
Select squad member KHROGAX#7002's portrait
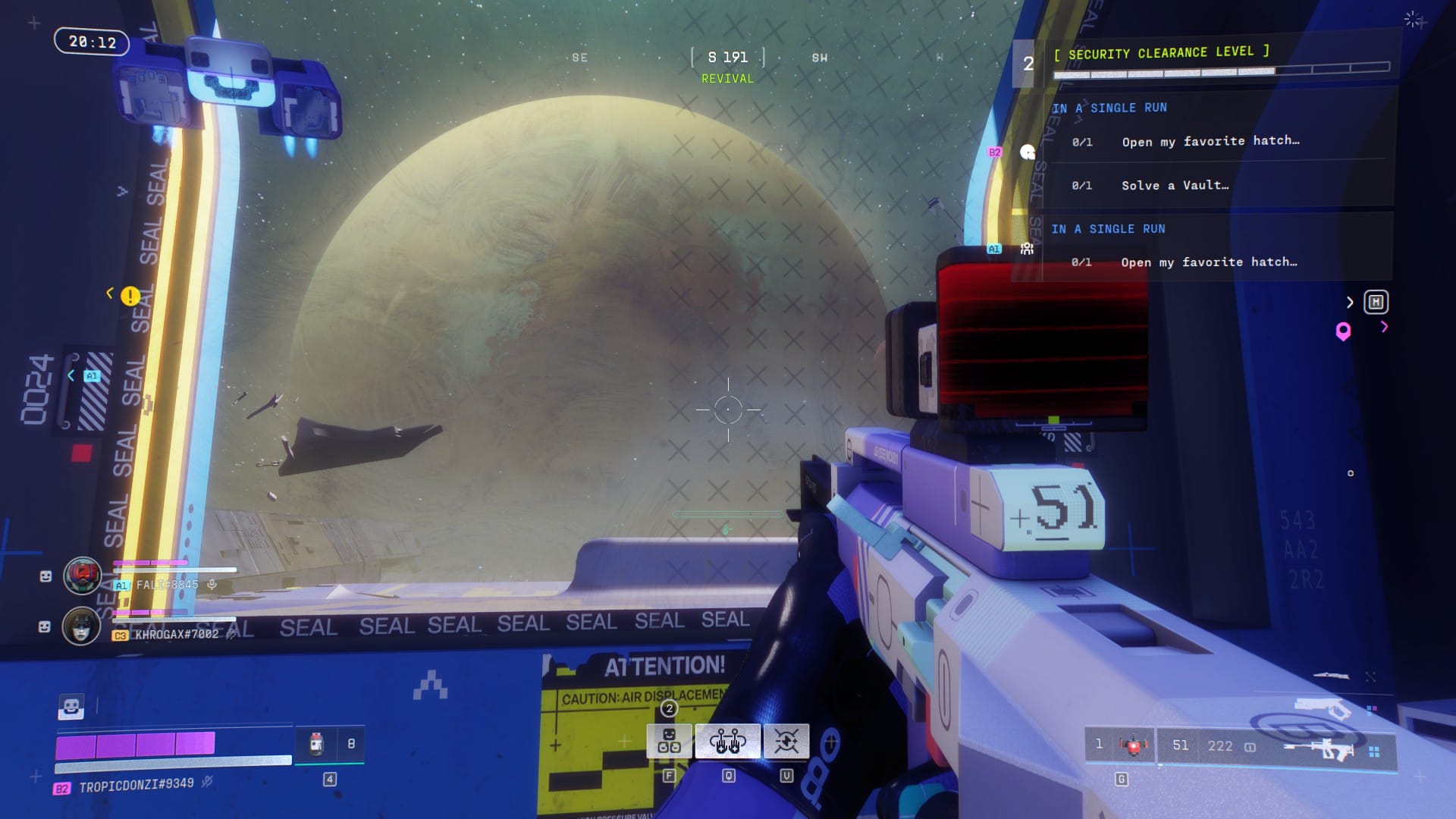pyautogui.click(x=81, y=626)
